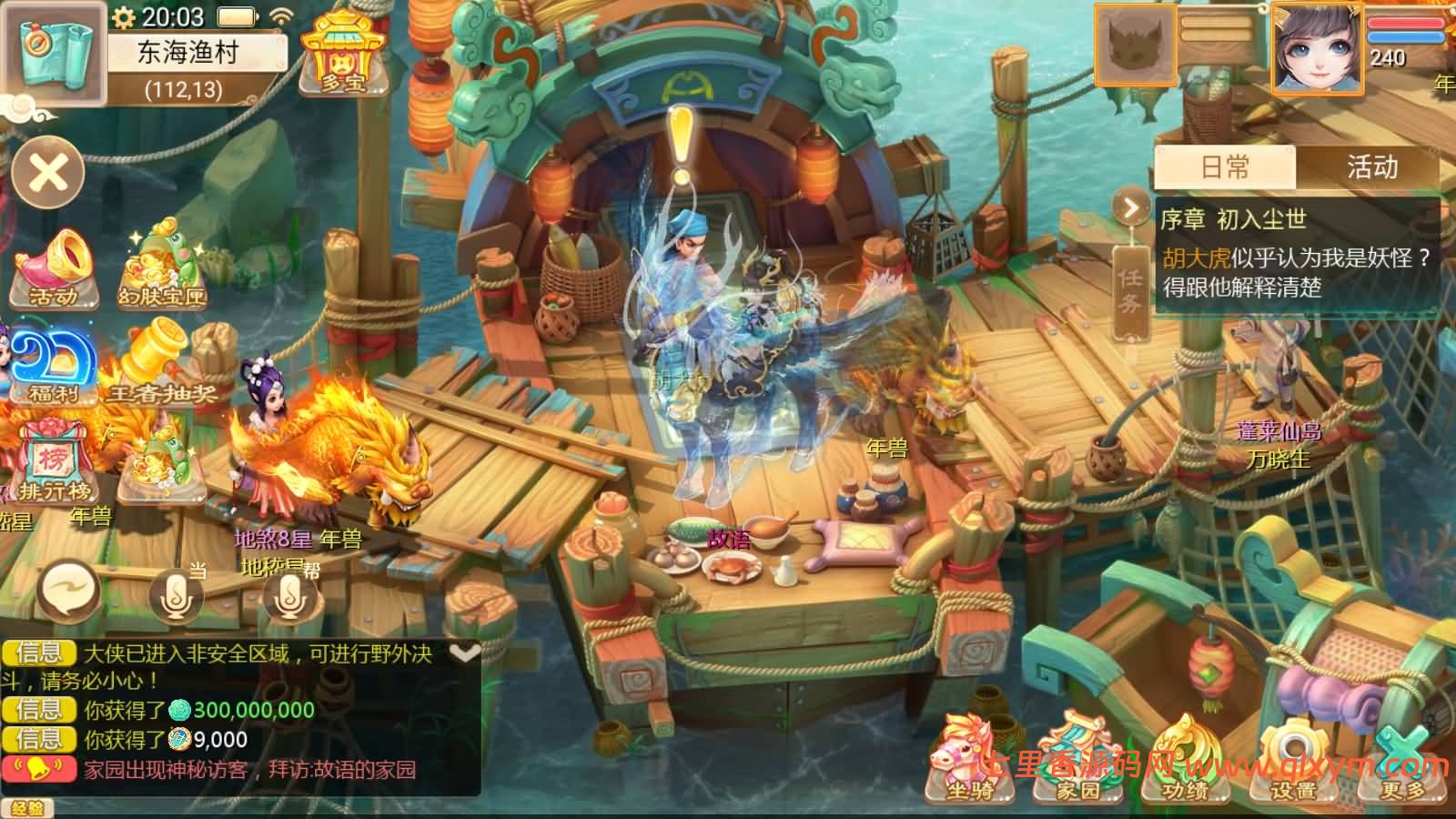Open the 幻肤宝匣 skin treasure chest

point(162,267)
